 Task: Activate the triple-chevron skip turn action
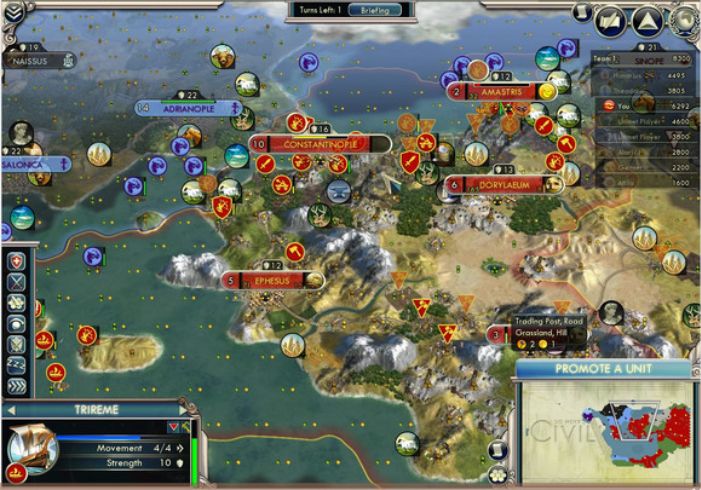[x=16, y=386]
